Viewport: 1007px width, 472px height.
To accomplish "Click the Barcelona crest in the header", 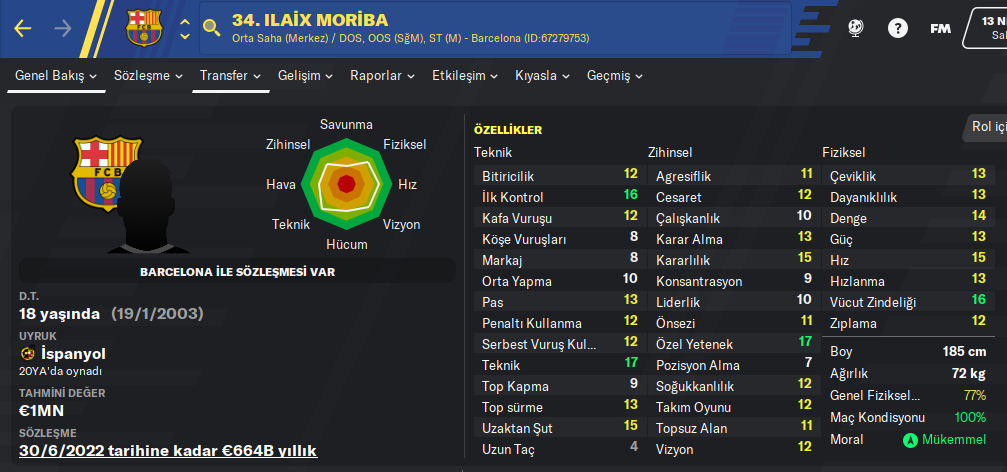I will point(143,28).
